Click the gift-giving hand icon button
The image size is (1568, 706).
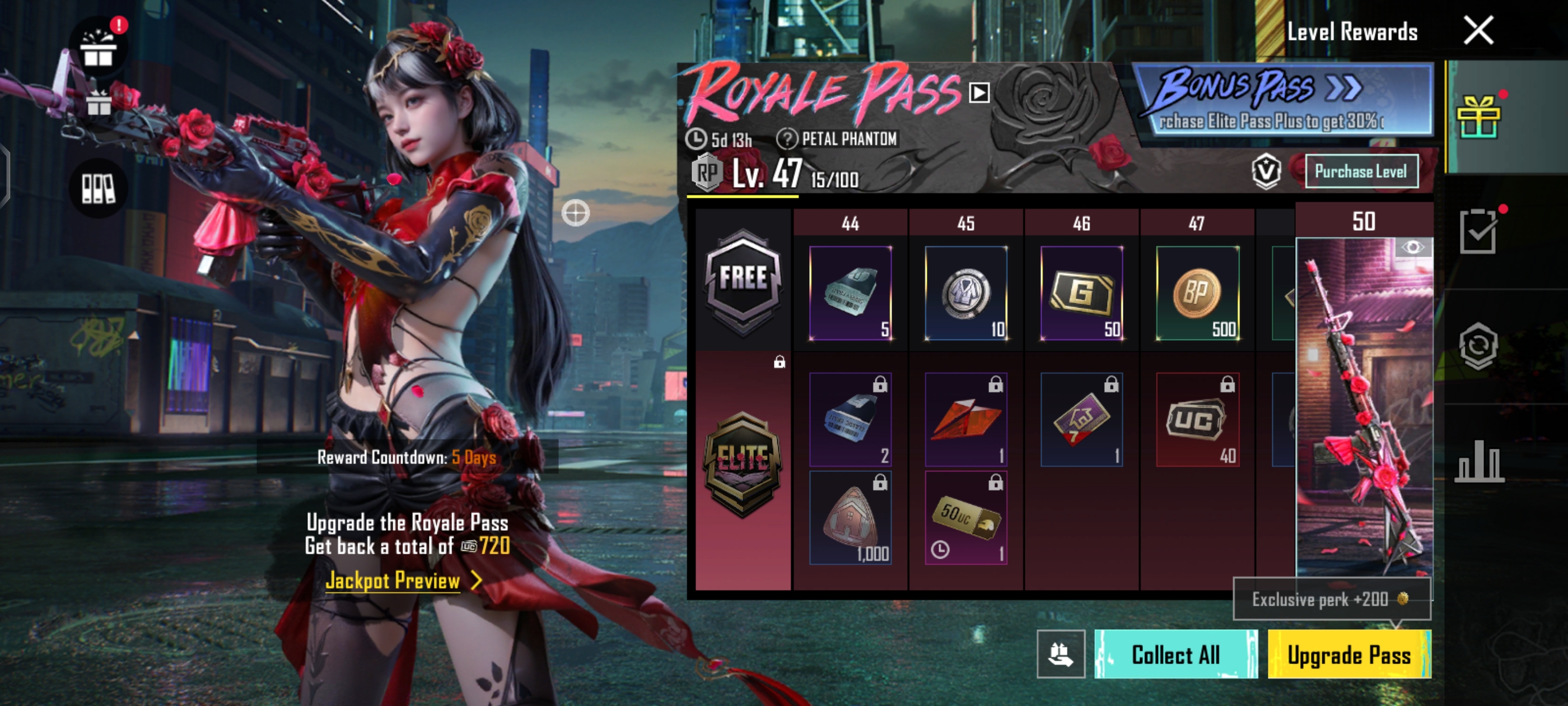[x=1060, y=654]
